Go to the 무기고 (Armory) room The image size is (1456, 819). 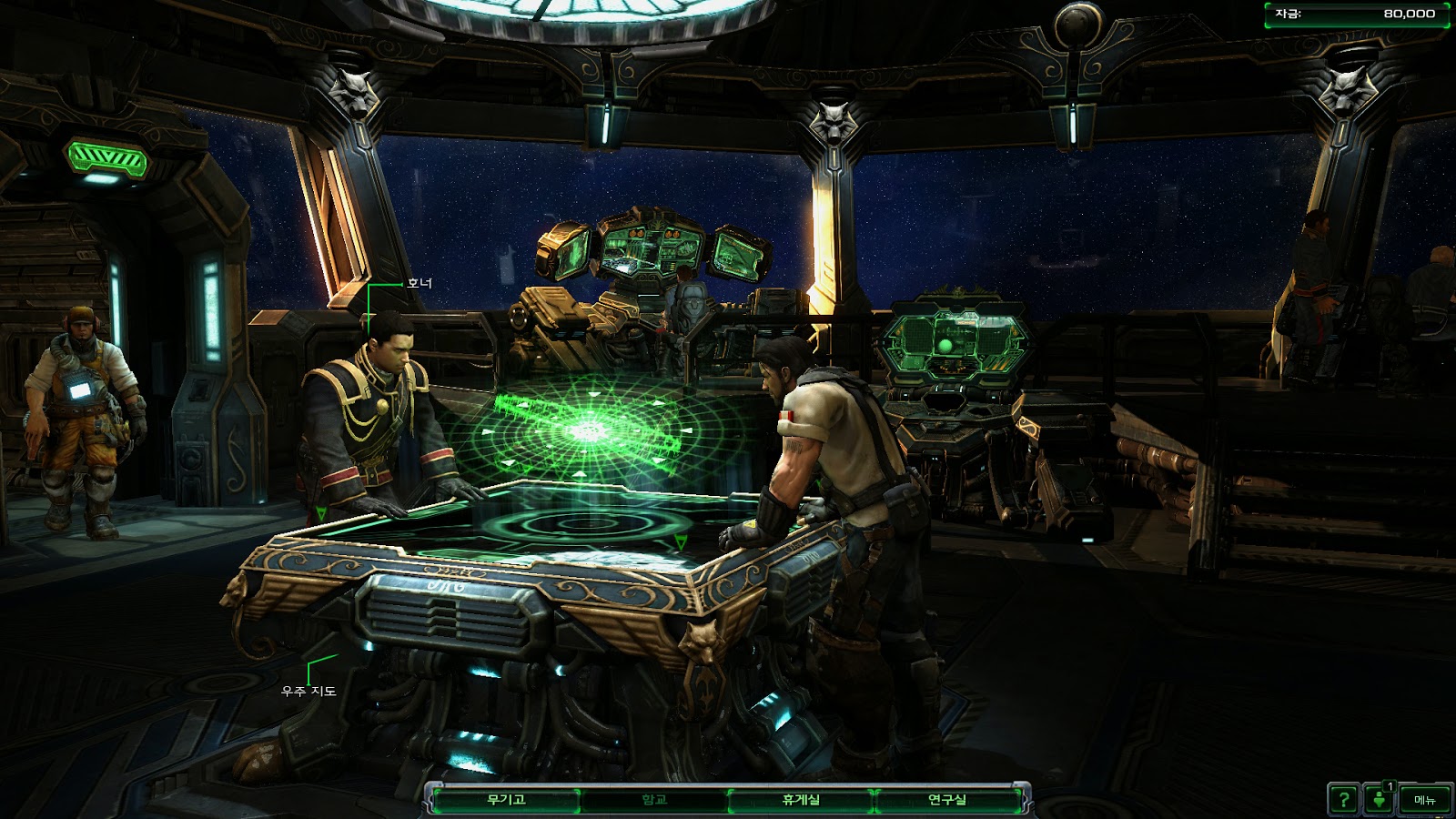(x=506, y=800)
